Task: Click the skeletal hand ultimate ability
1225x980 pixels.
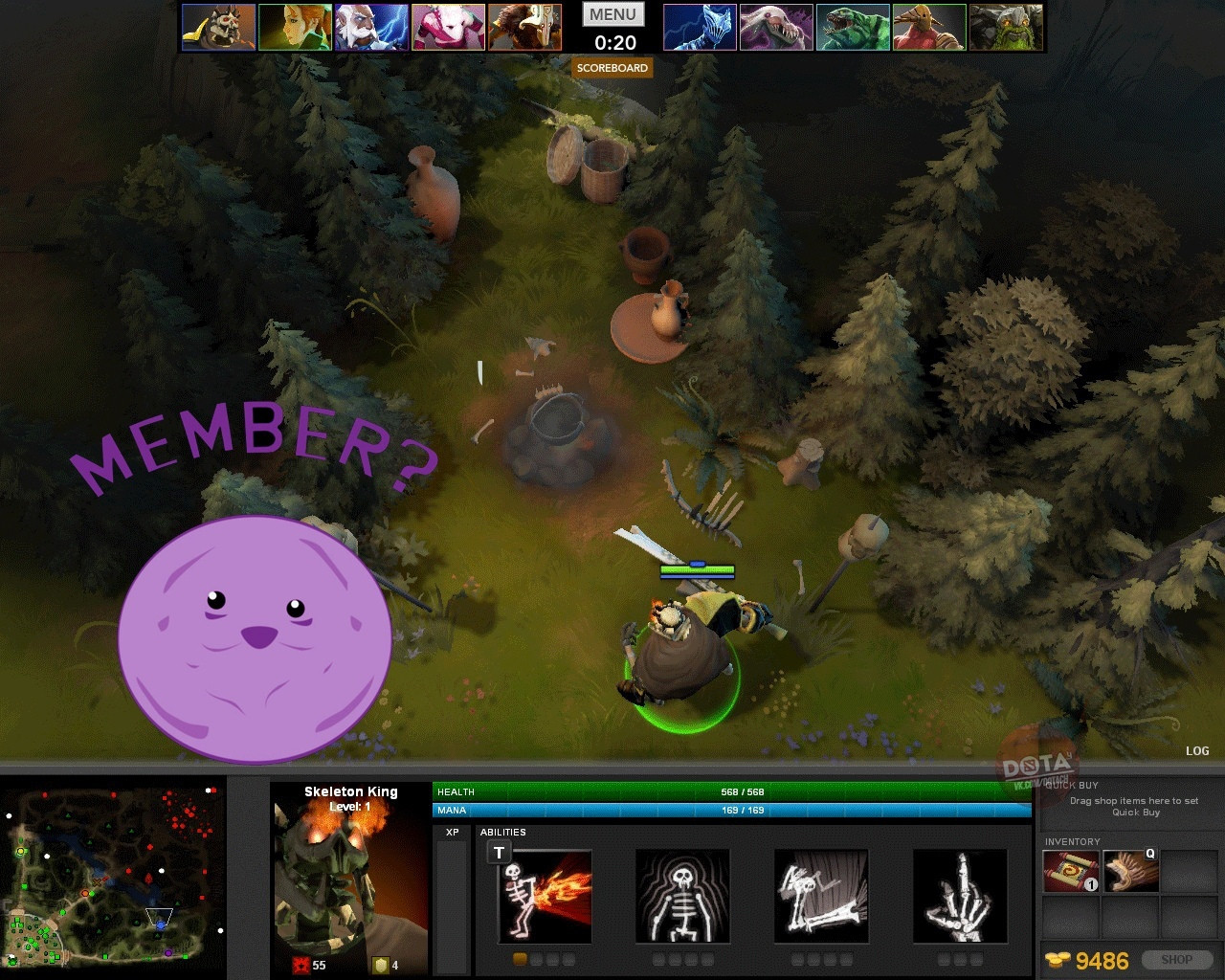Action: 960,897
